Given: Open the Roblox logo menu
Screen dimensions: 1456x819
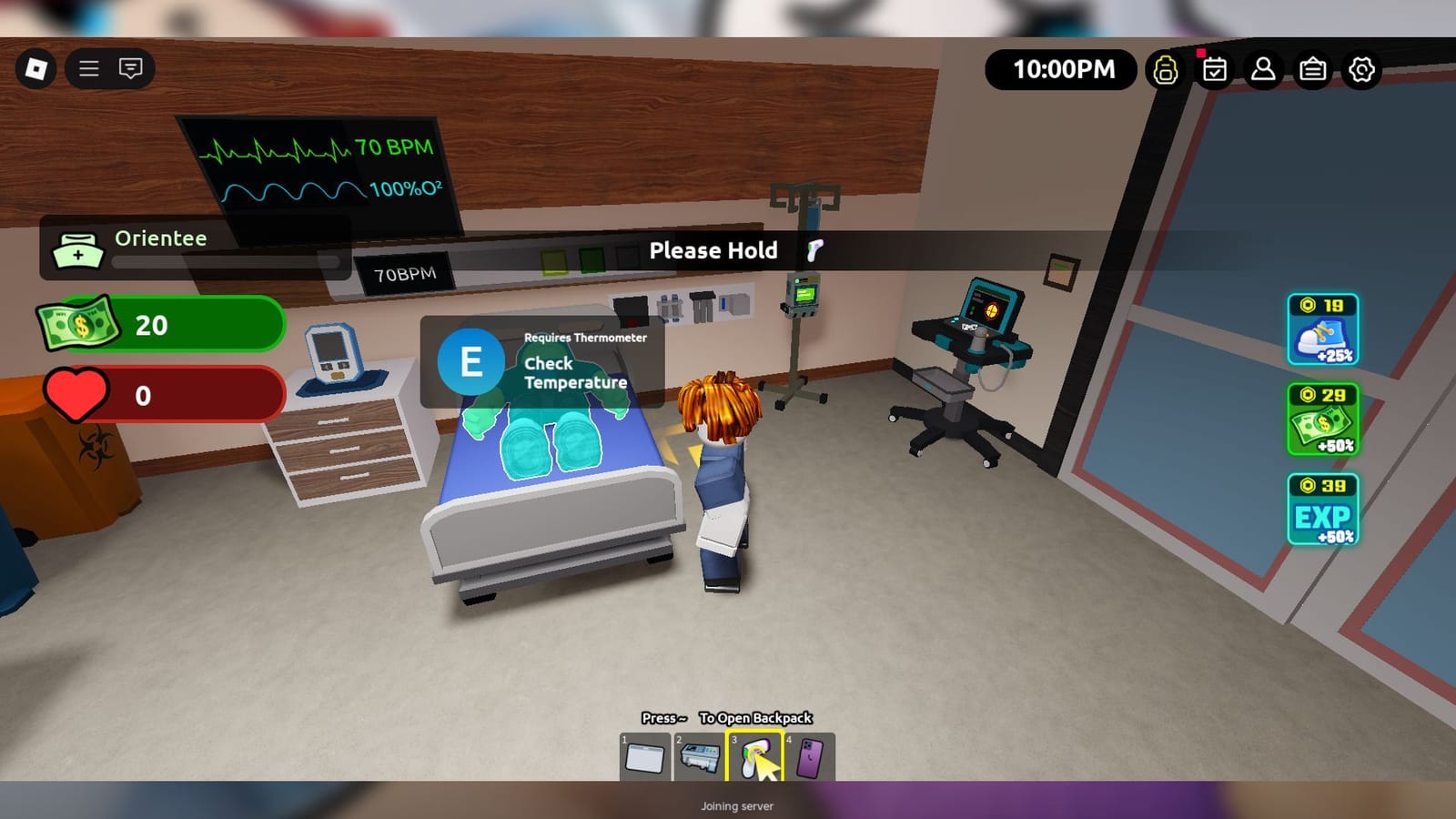Looking at the screenshot, I should tap(36, 69).
